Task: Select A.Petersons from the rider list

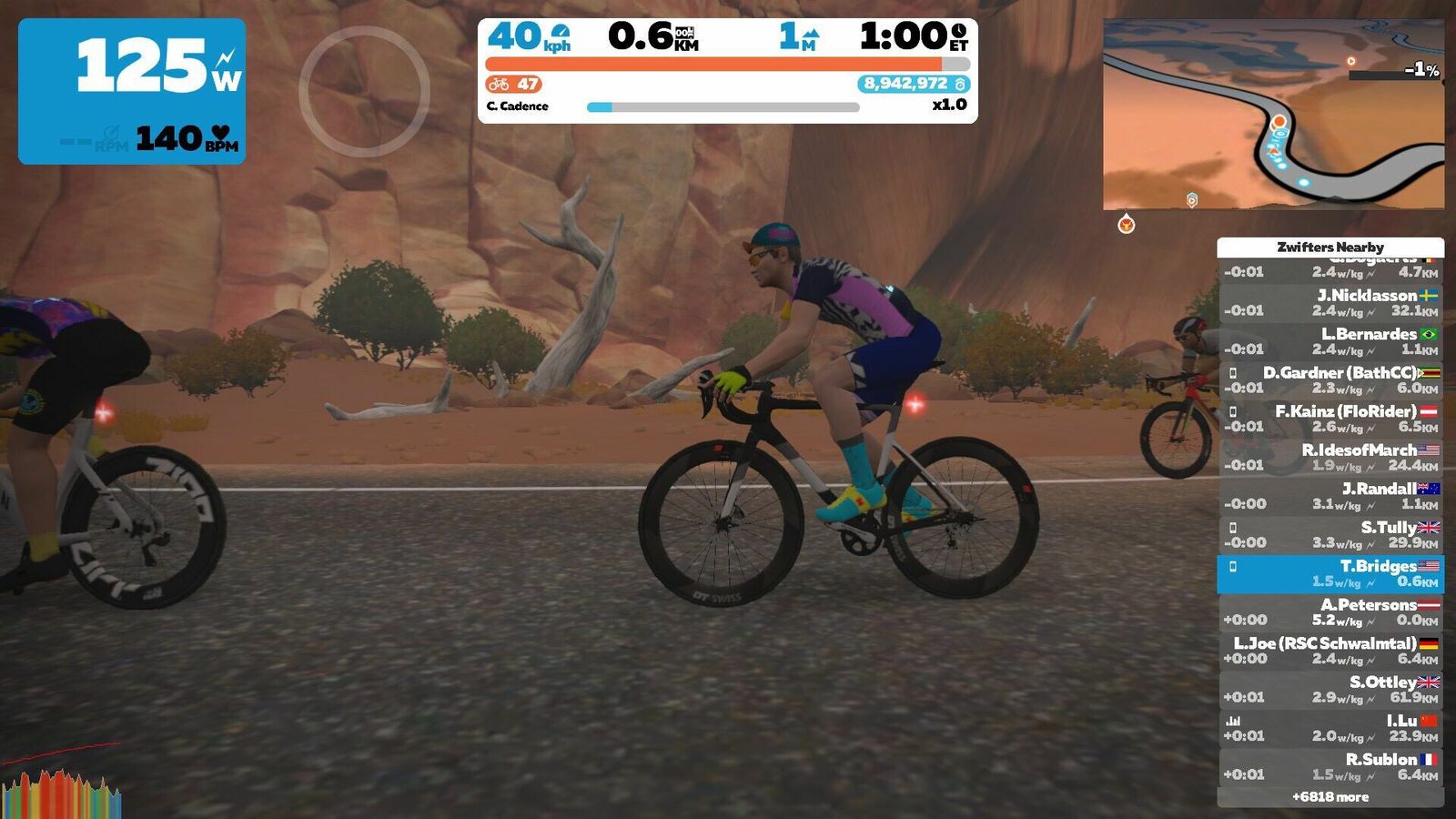Action: (1330, 612)
